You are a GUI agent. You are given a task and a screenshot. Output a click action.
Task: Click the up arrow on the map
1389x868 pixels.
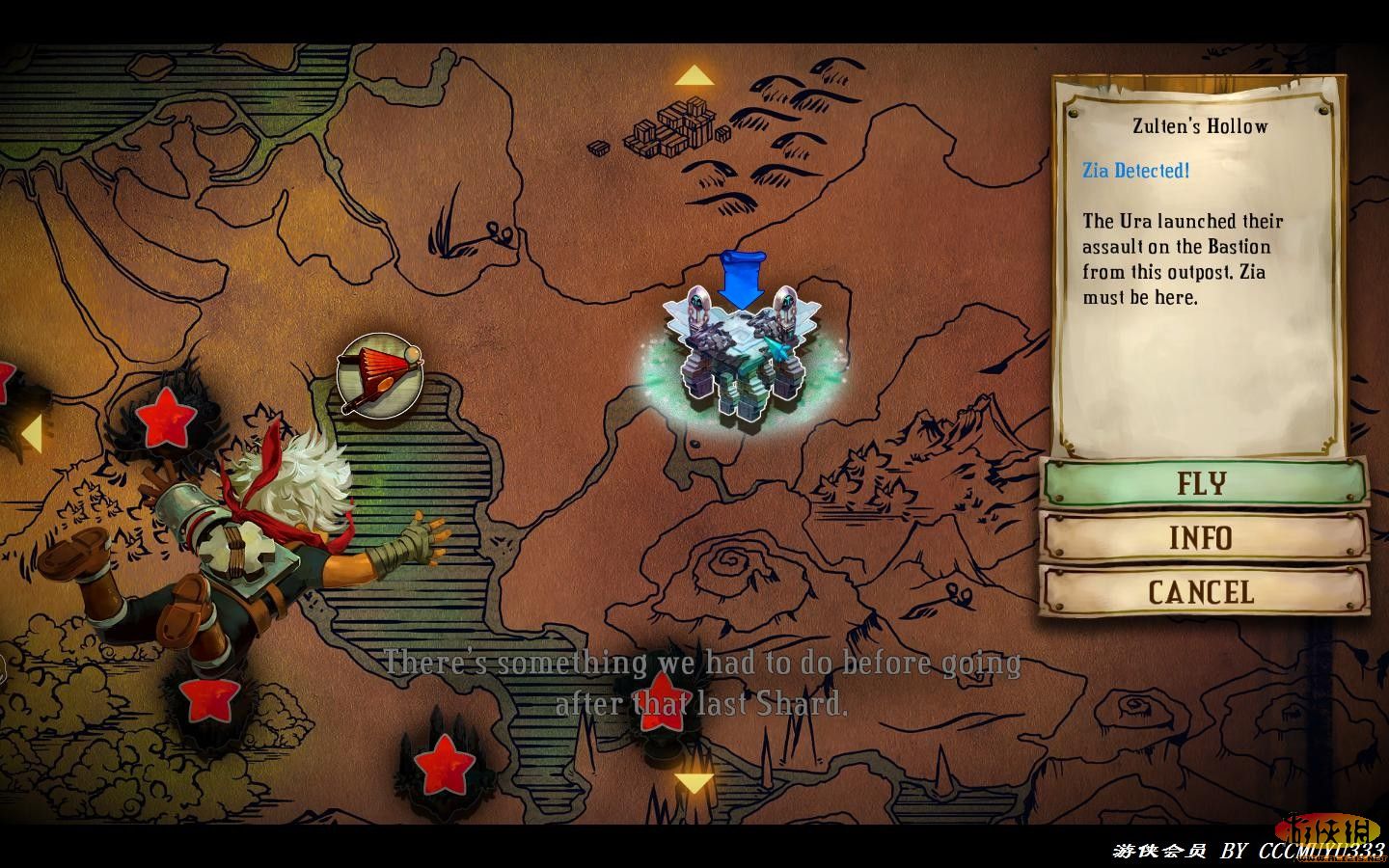694,76
